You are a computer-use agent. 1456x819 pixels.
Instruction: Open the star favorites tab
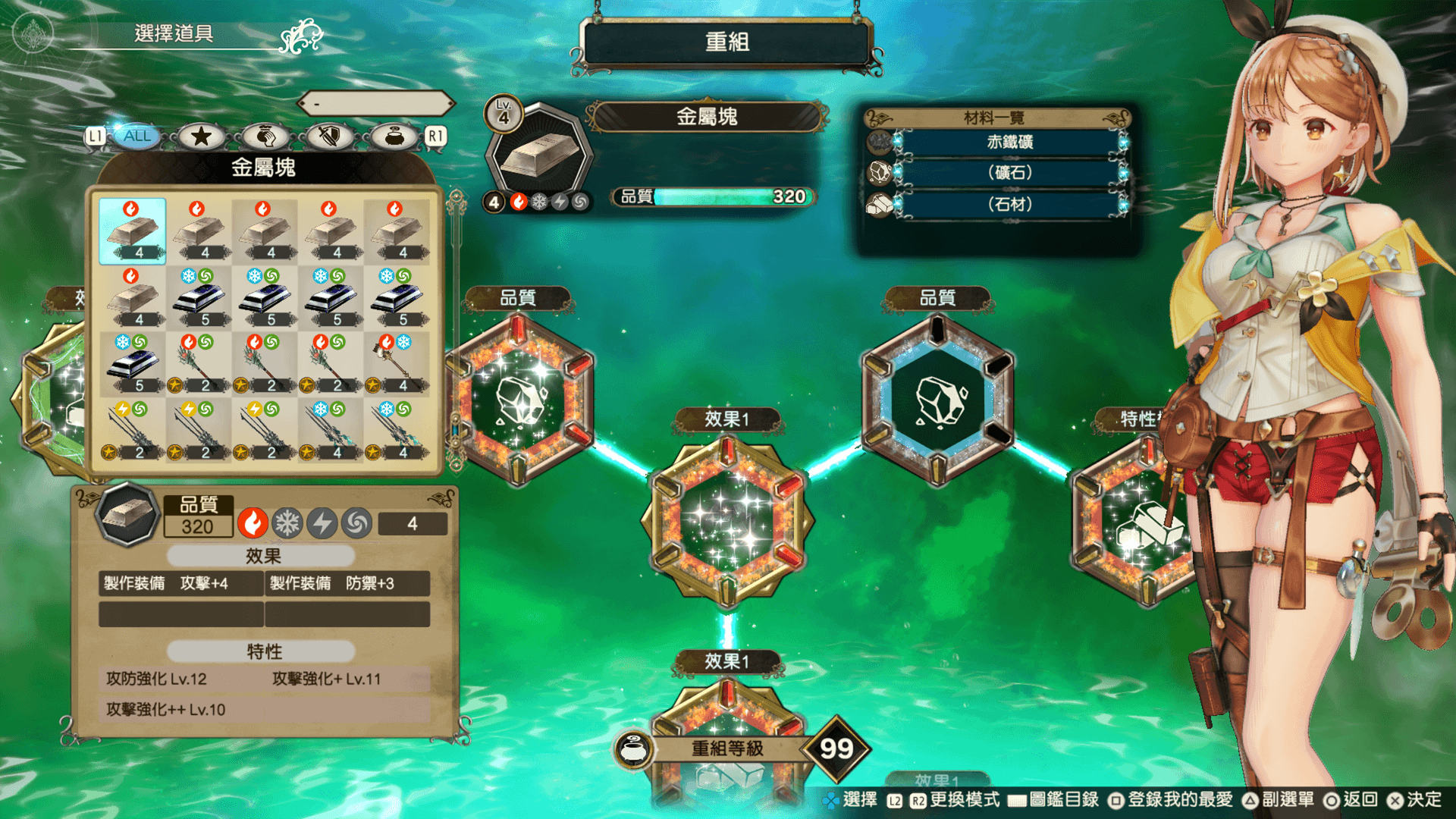click(x=201, y=136)
